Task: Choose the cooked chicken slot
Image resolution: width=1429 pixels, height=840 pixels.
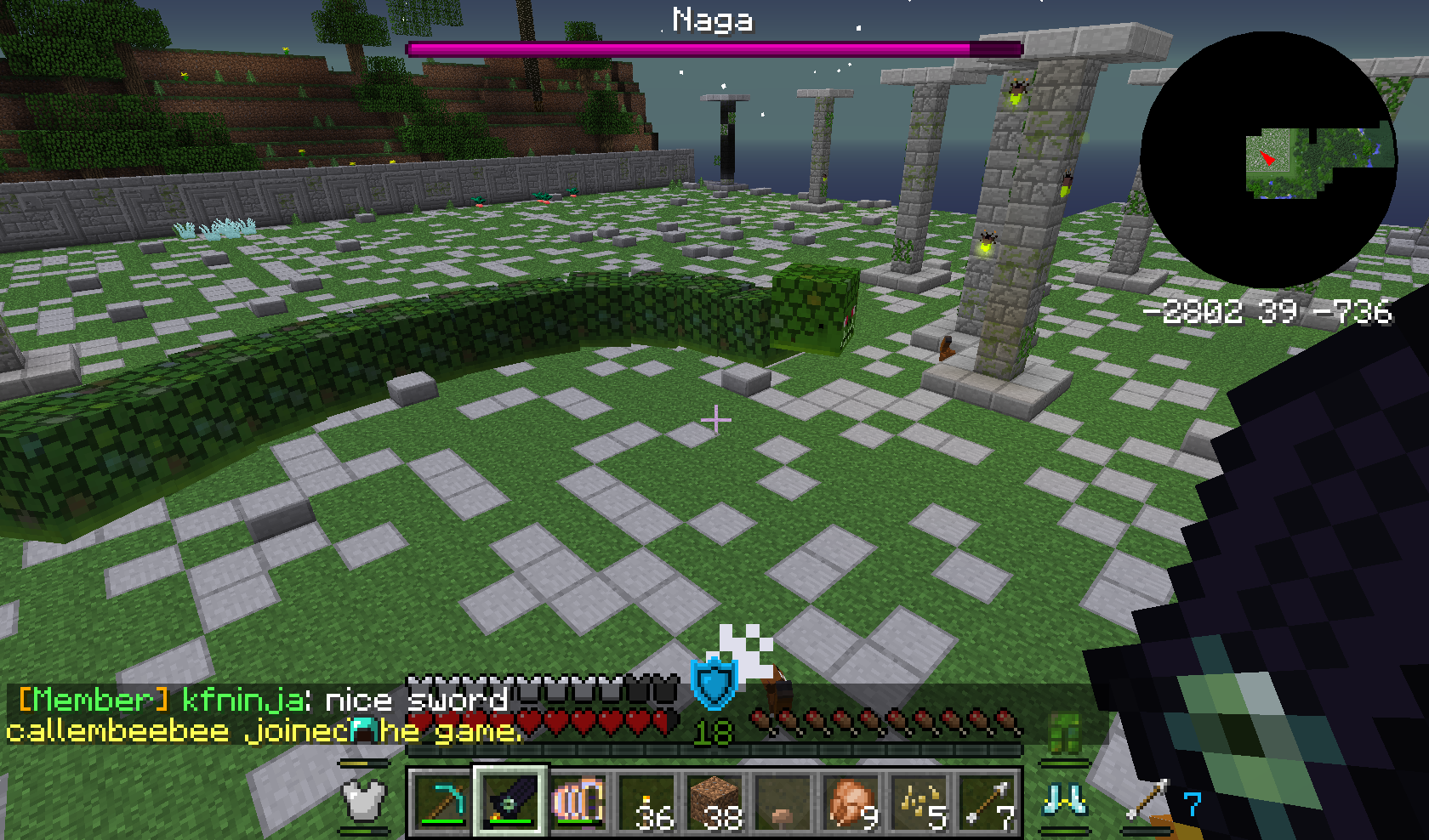Action: click(851, 802)
